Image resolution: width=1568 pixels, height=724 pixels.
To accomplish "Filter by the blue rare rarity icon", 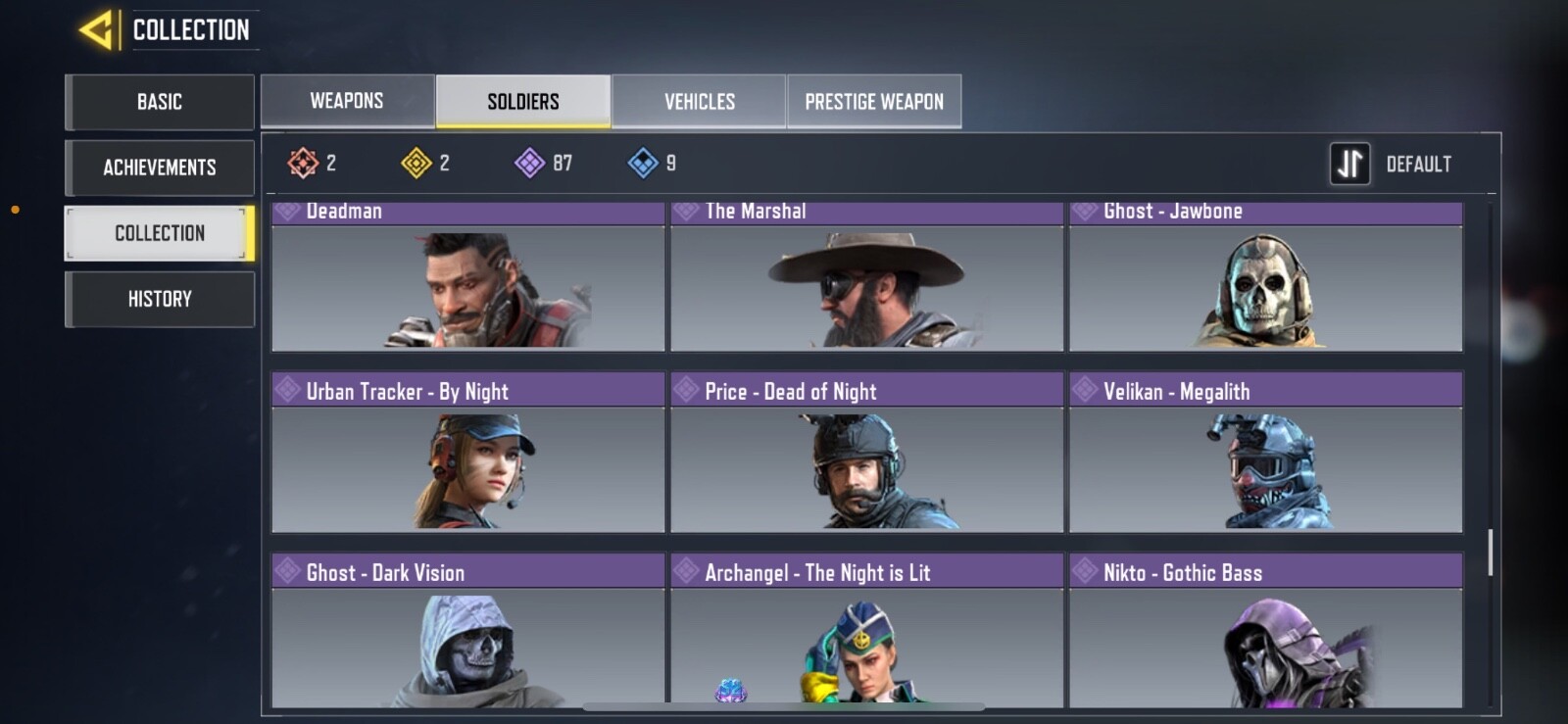I will click(x=644, y=164).
